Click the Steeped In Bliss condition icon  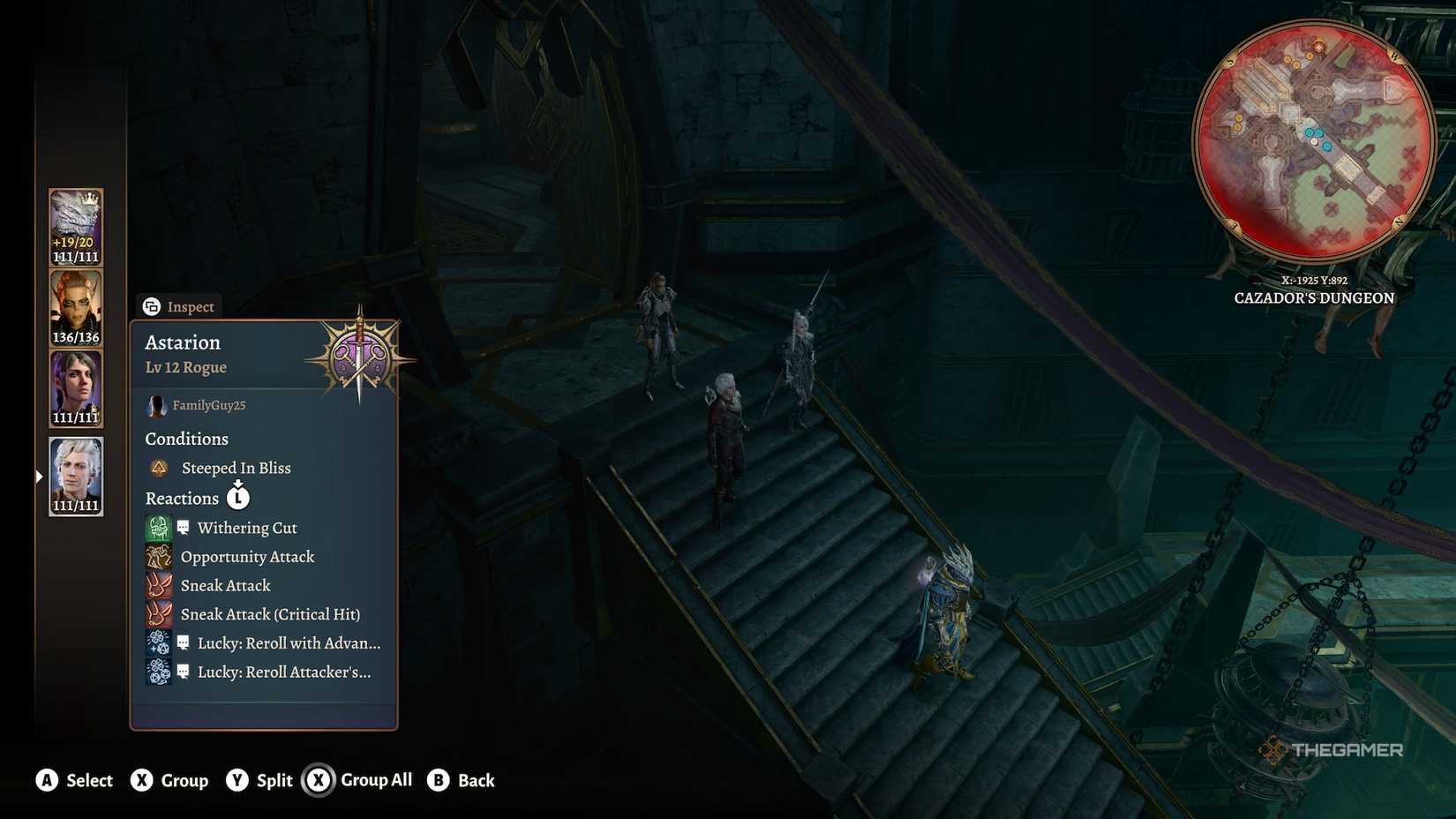pyautogui.click(x=159, y=468)
